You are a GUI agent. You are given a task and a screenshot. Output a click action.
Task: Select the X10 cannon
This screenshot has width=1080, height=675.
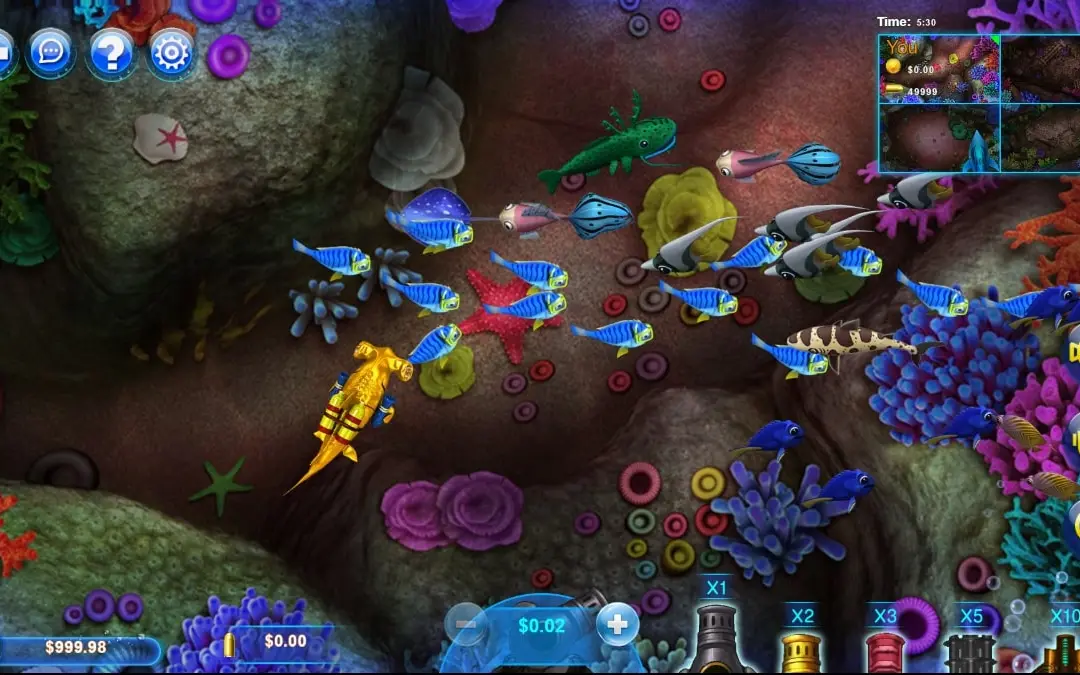[x=1061, y=648]
